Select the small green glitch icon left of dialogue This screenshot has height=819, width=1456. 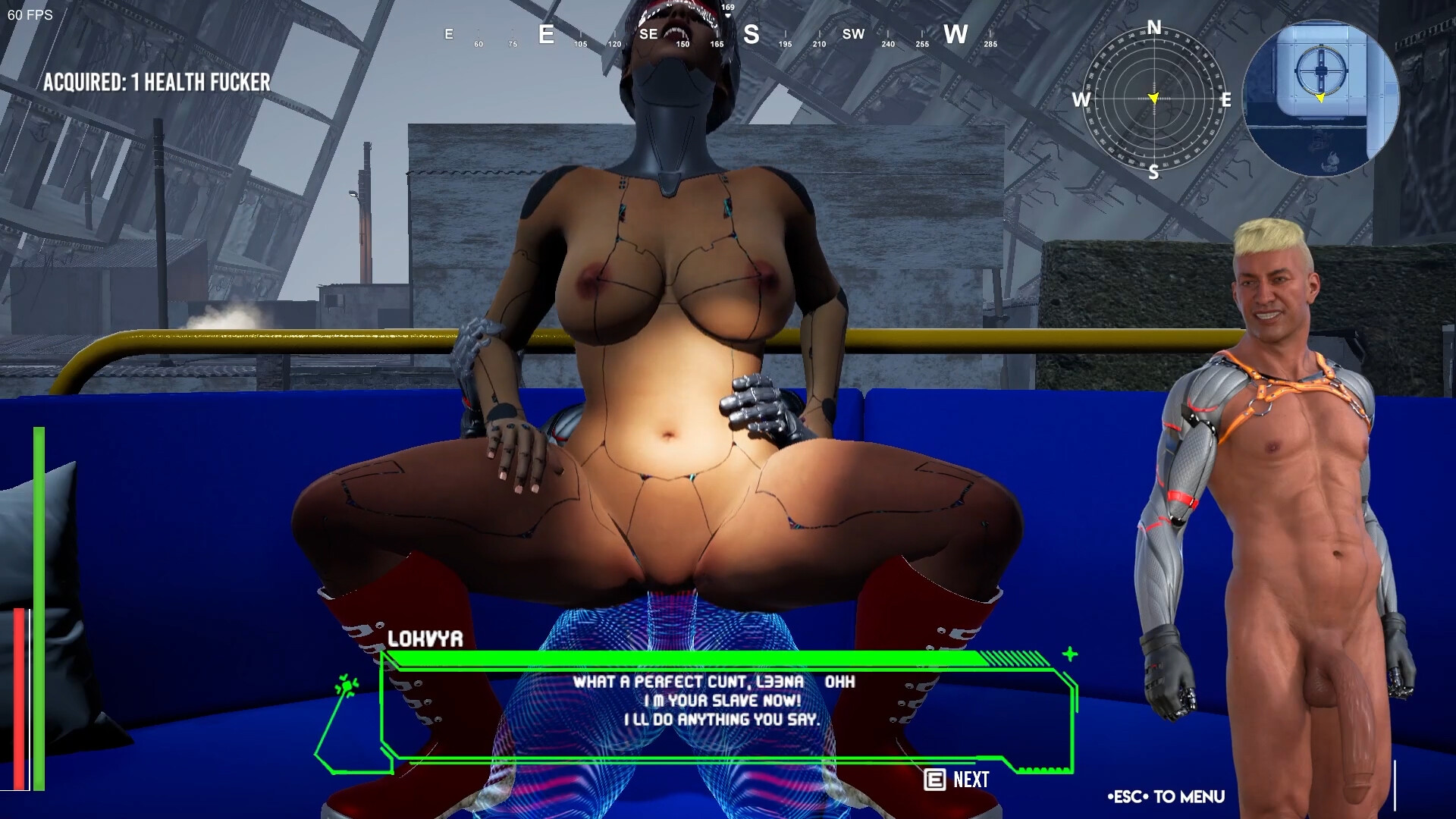(x=347, y=685)
